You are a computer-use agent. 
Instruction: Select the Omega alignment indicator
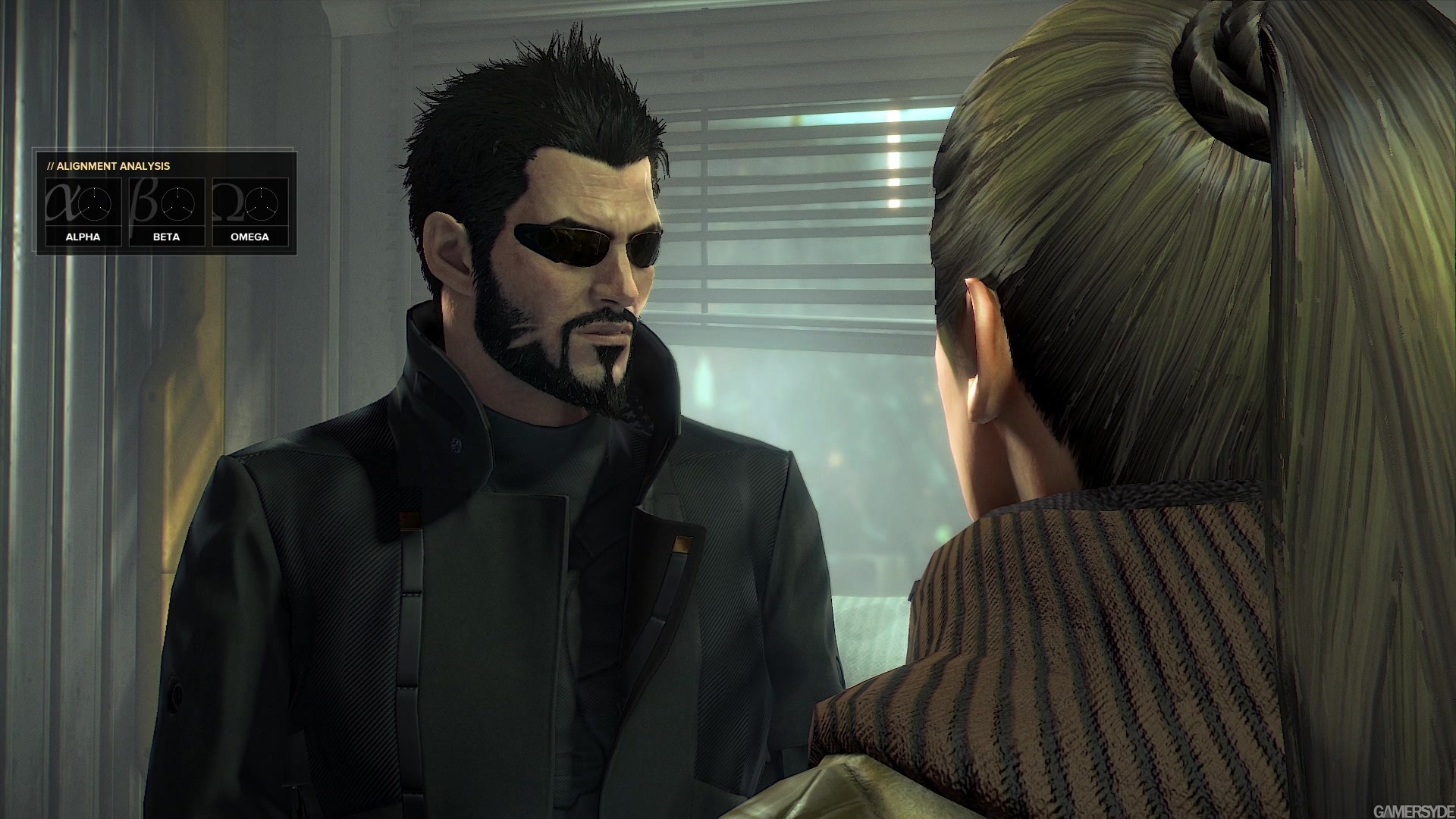pos(249,211)
